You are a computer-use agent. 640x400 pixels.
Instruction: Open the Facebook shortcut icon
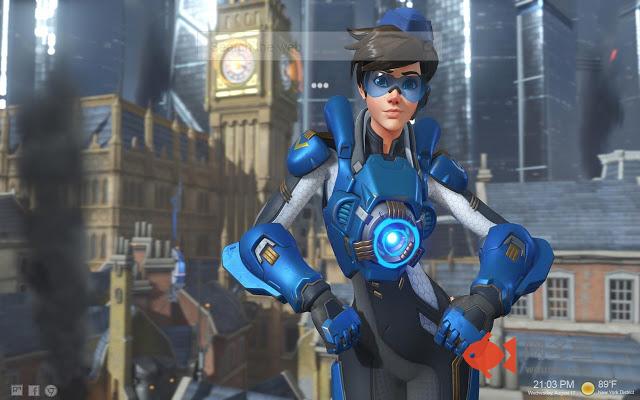coord(34,390)
